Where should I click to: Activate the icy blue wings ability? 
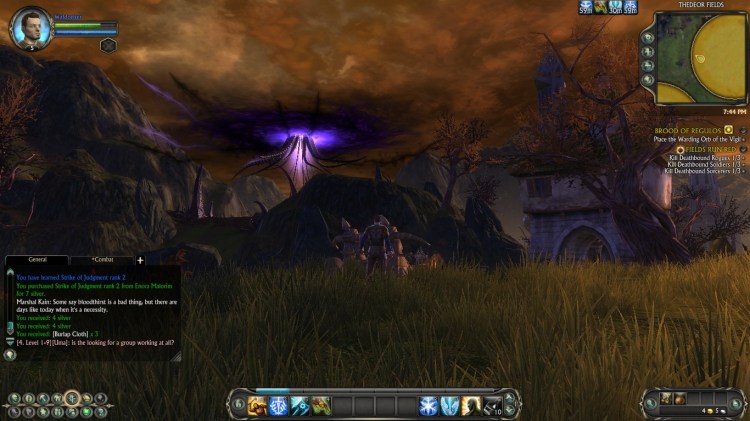[x=449, y=405]
